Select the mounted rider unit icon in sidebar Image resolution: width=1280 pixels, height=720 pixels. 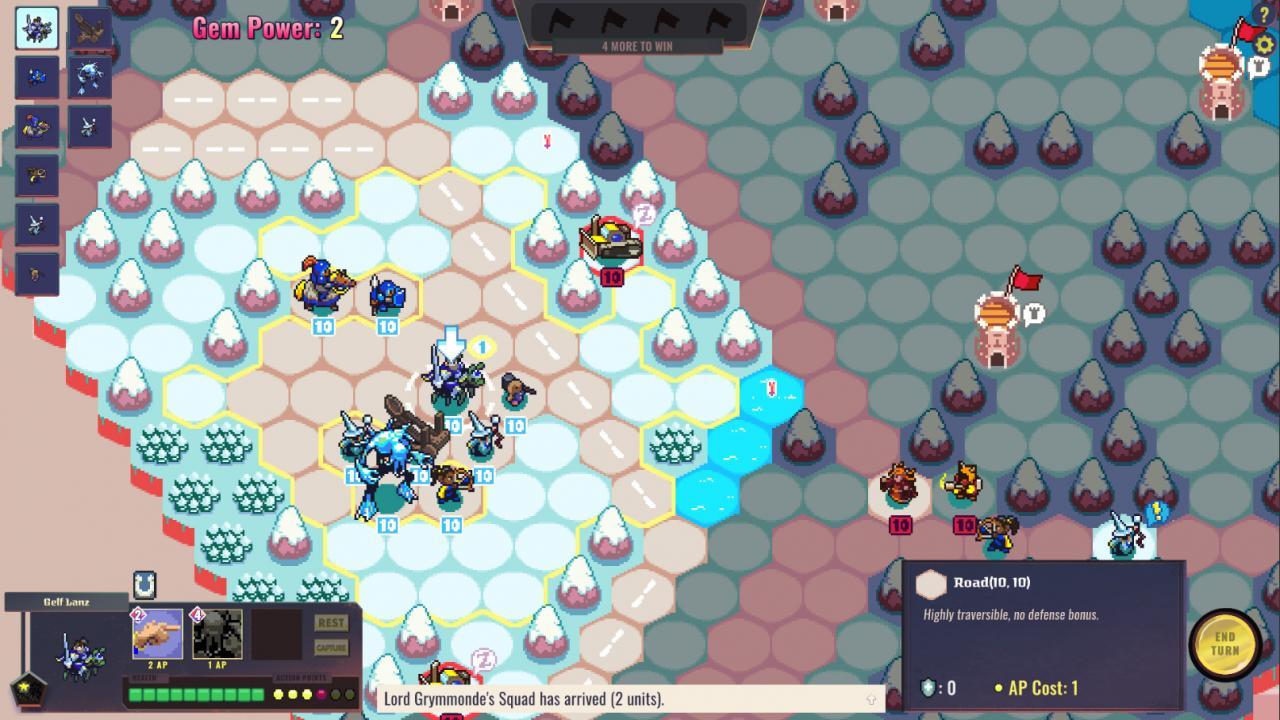(x=35, y=125)
